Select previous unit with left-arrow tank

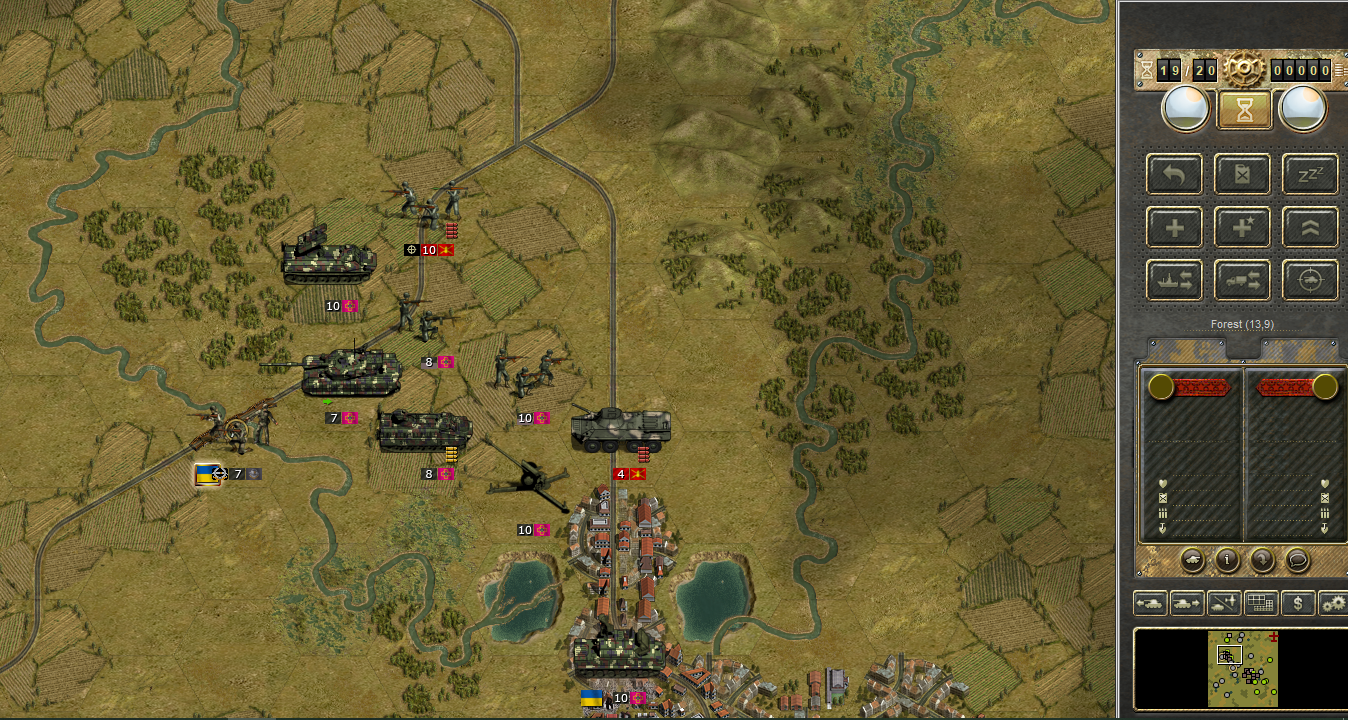(x=1151, y=604)
